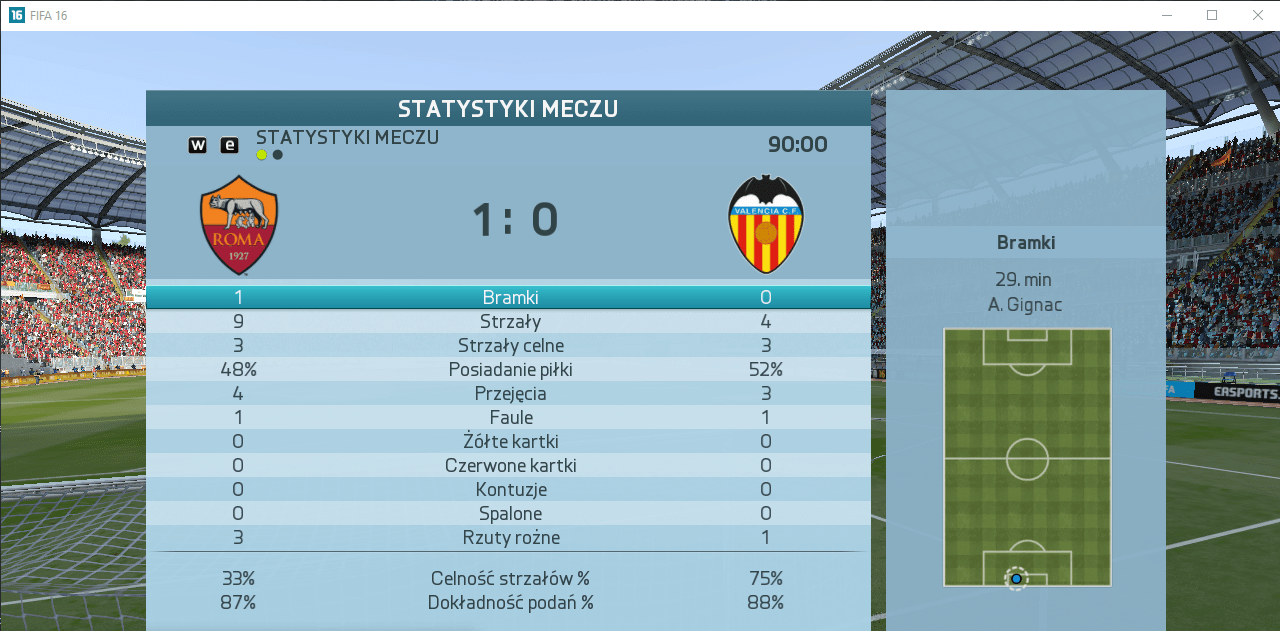Click the Przejęcia row

(x=510, y=393)
